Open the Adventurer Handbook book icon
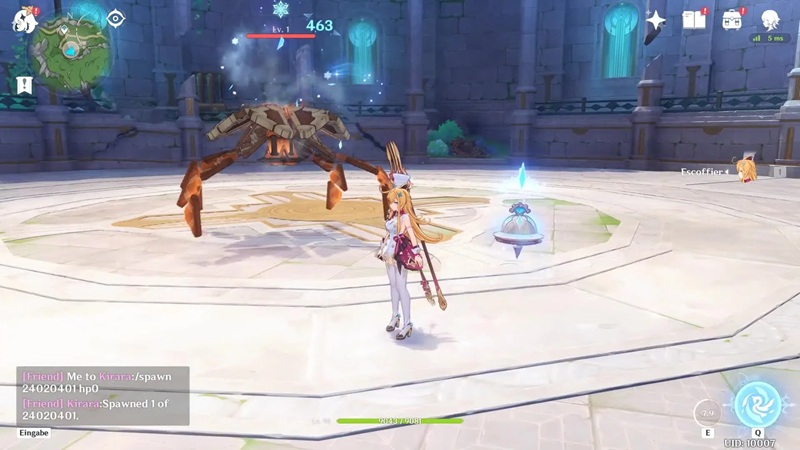 pos(693,20)
